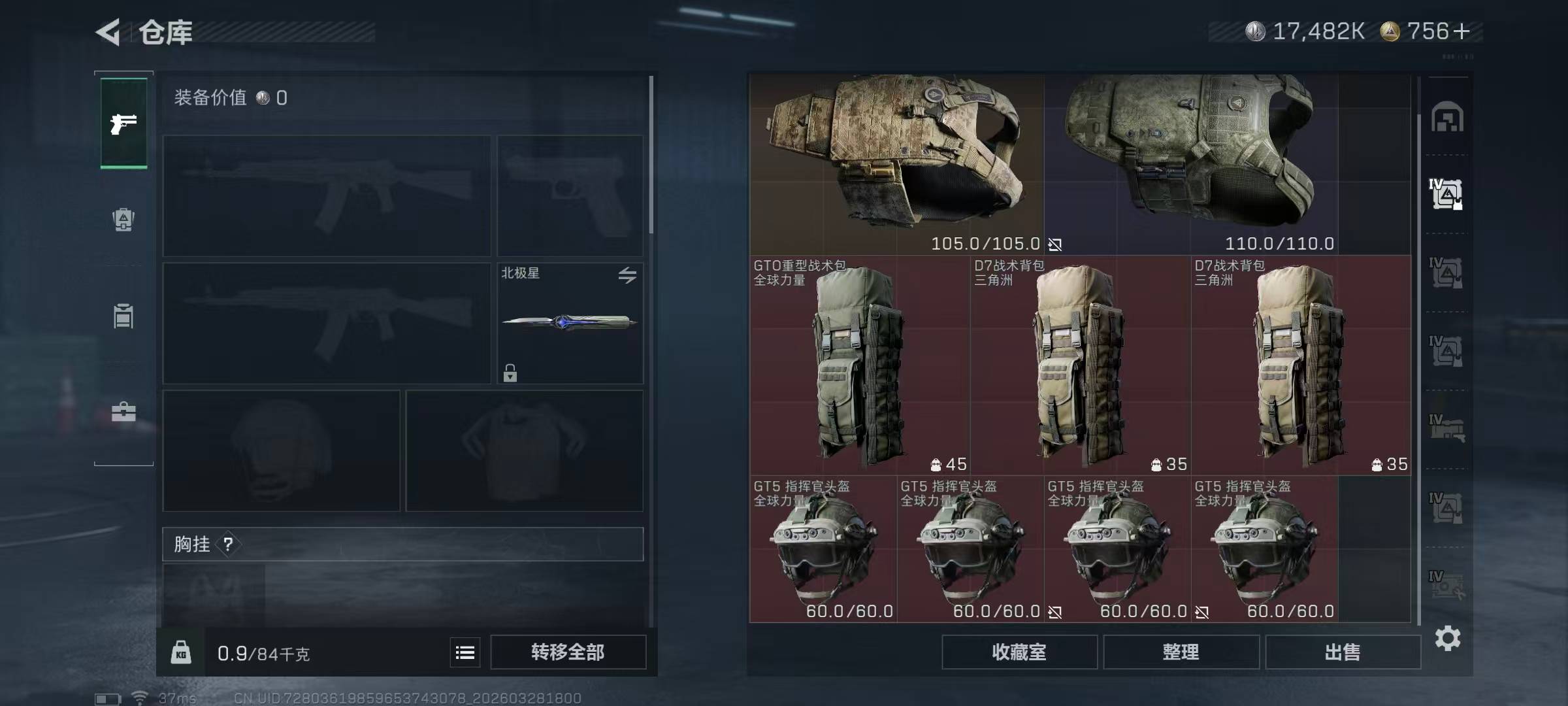
Task: Toggle the list view icon beside weight
Action: [x=465, y=652]
